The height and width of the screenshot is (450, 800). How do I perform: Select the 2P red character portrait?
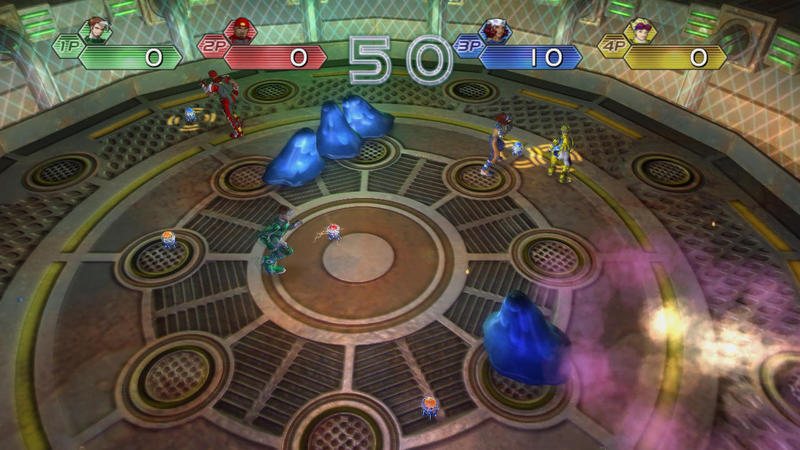(x=240, y=32)
